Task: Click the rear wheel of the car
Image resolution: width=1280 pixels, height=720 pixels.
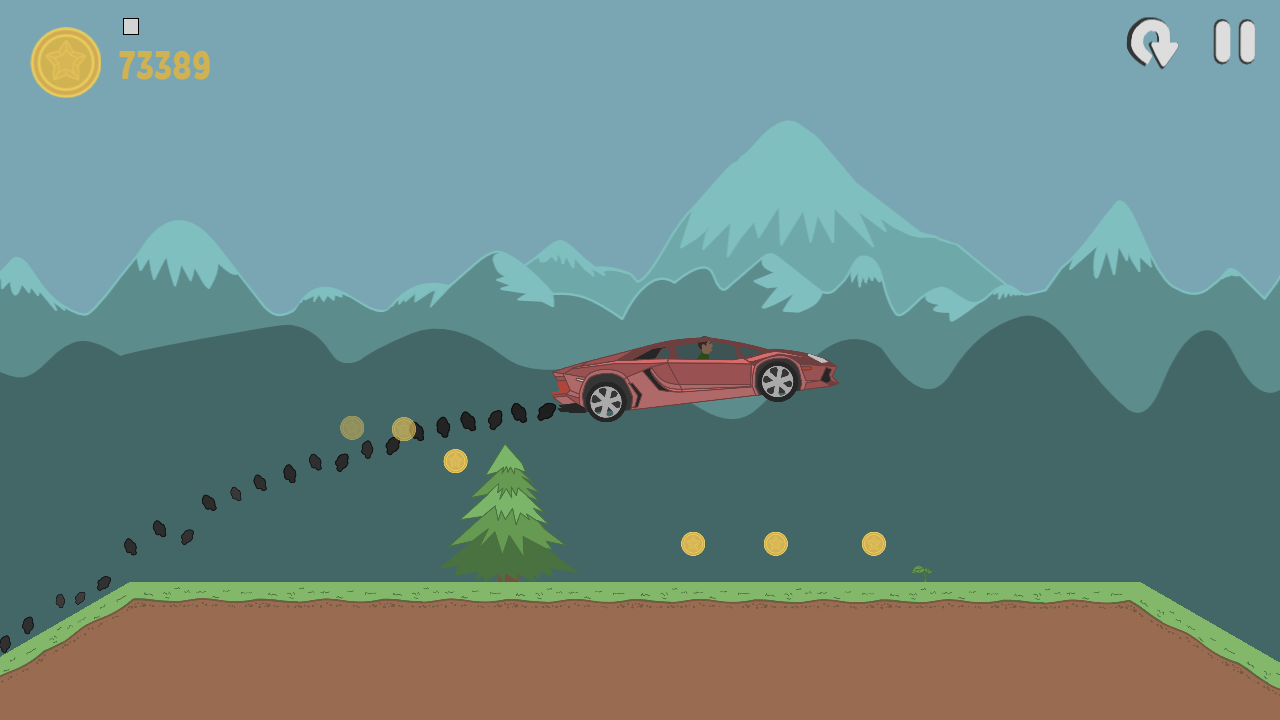Action: click(605, 400)
